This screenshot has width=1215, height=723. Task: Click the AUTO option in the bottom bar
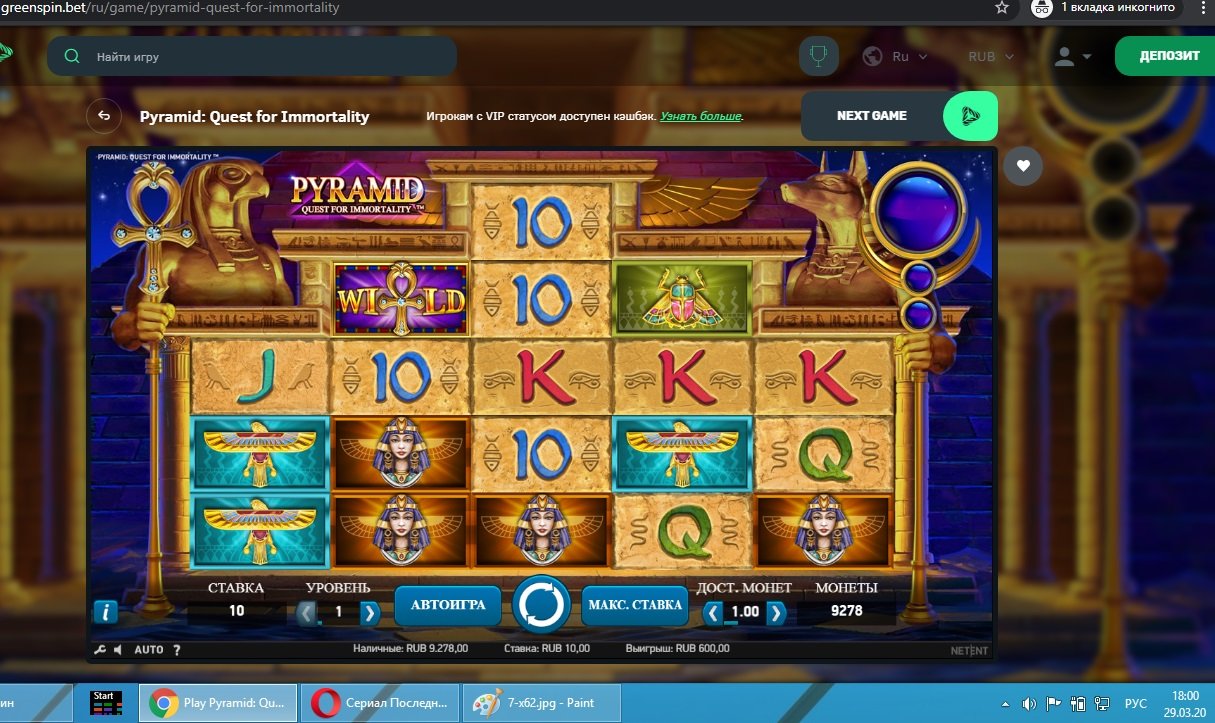[149, 650]
